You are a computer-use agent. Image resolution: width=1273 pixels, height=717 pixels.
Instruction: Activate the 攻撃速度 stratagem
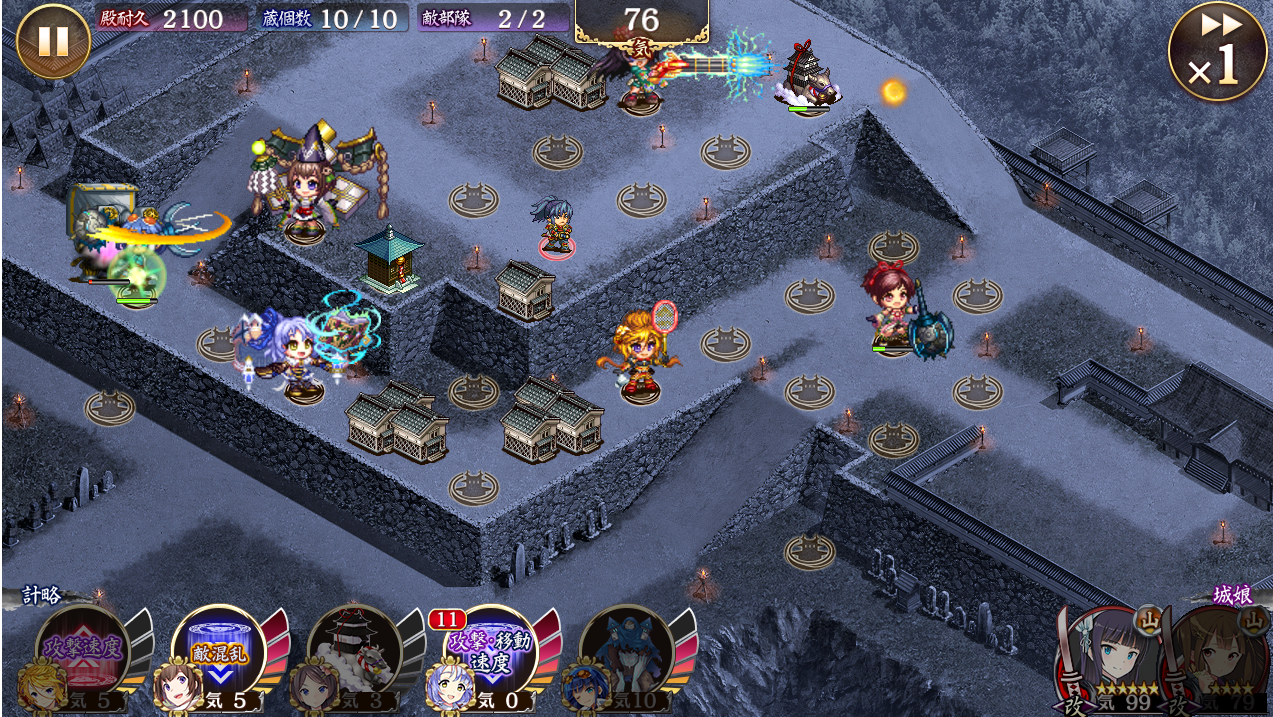82,650
